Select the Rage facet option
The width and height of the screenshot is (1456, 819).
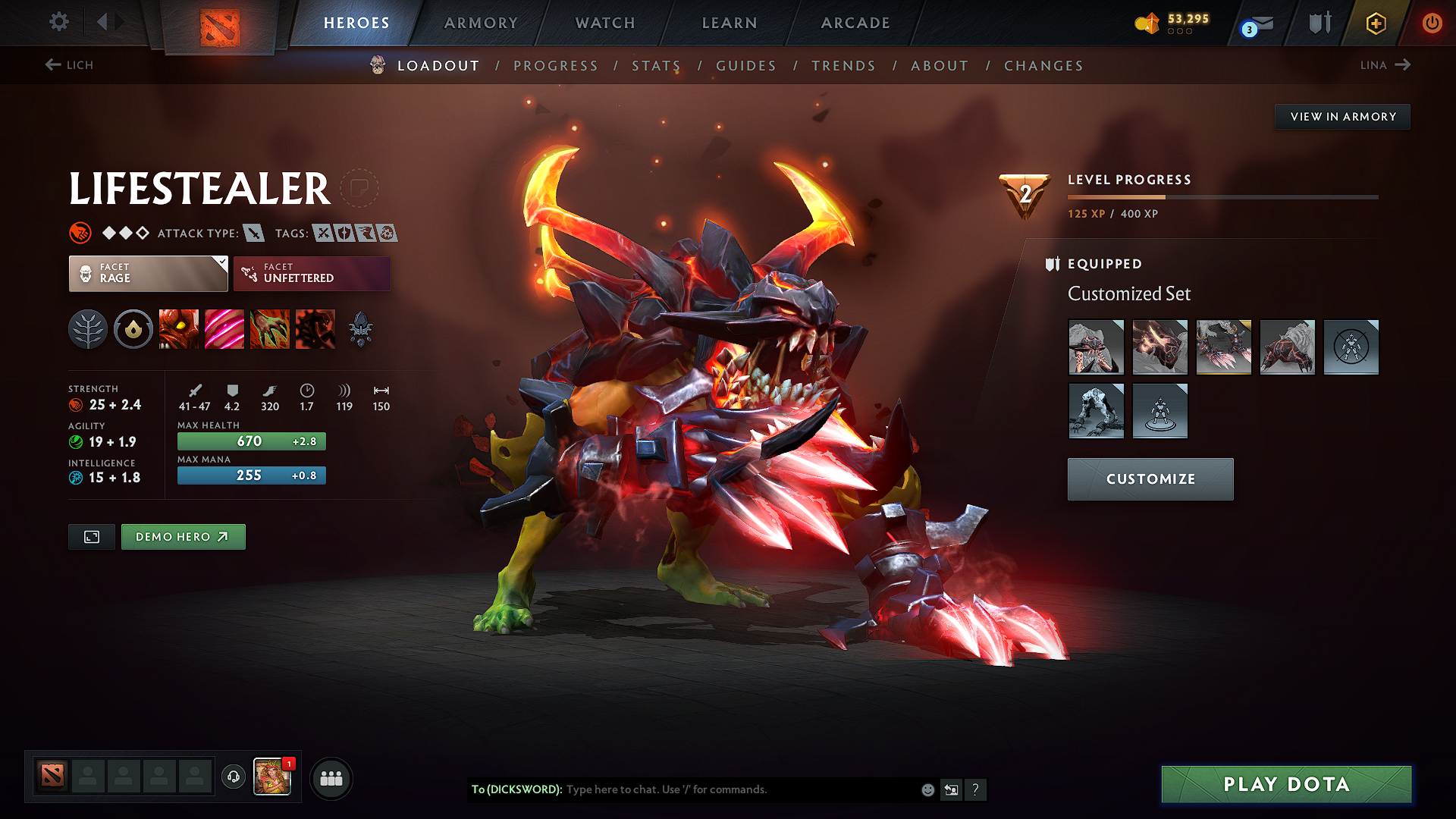pyautogui.click(x=148, y=273)
